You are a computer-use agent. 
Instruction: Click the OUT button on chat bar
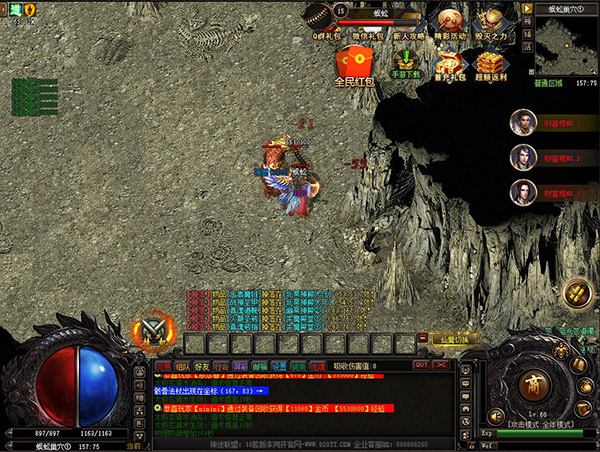tap(421, 366)
